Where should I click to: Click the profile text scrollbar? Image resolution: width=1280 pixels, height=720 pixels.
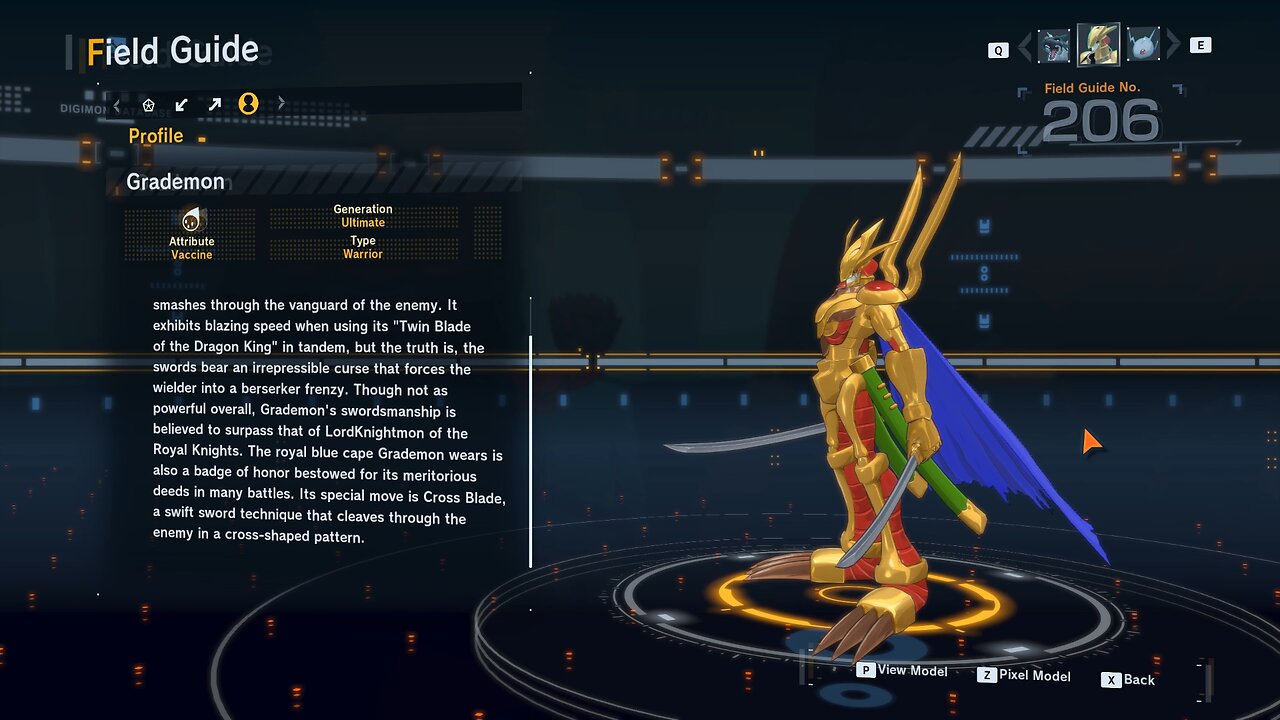tap(531, 450)
